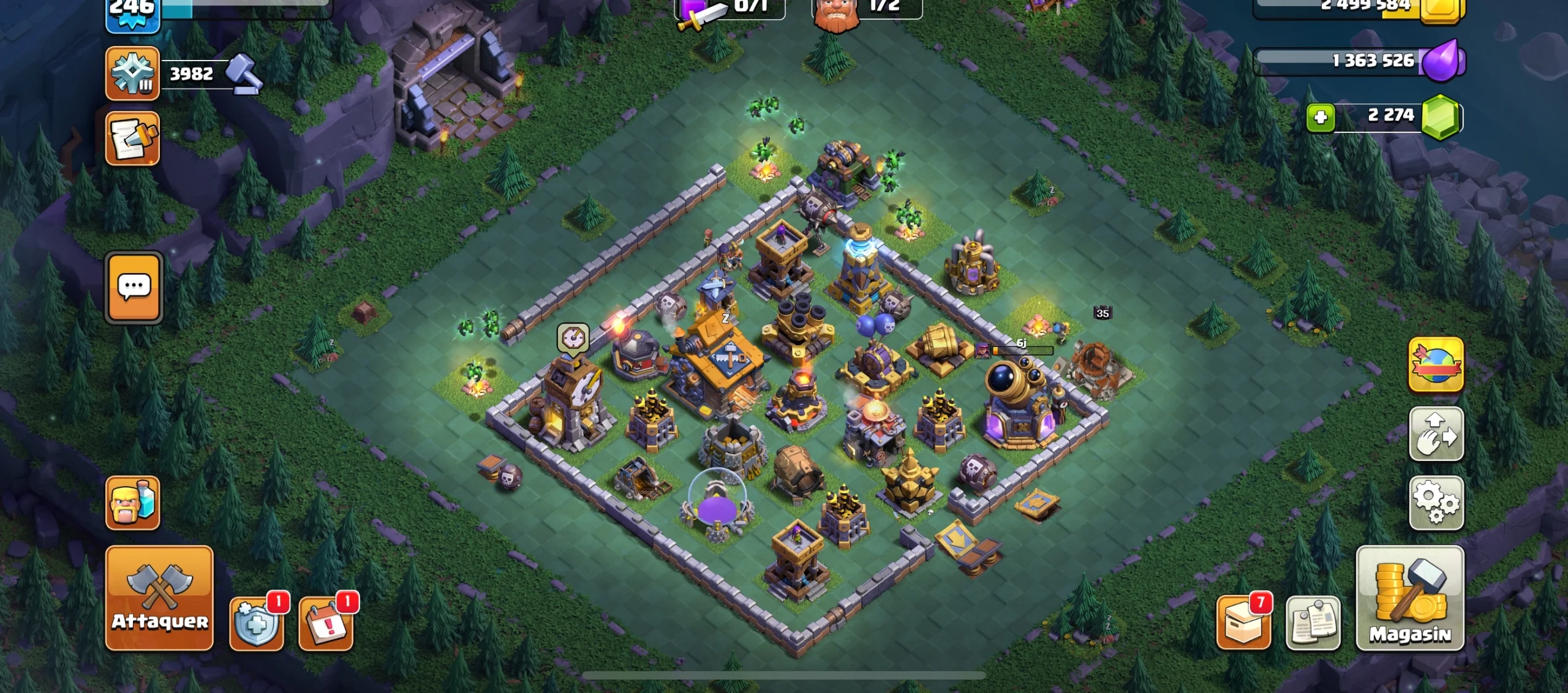Open the Magasin shop
The width and height of the screenshot is (1568, 693).
1410,597
